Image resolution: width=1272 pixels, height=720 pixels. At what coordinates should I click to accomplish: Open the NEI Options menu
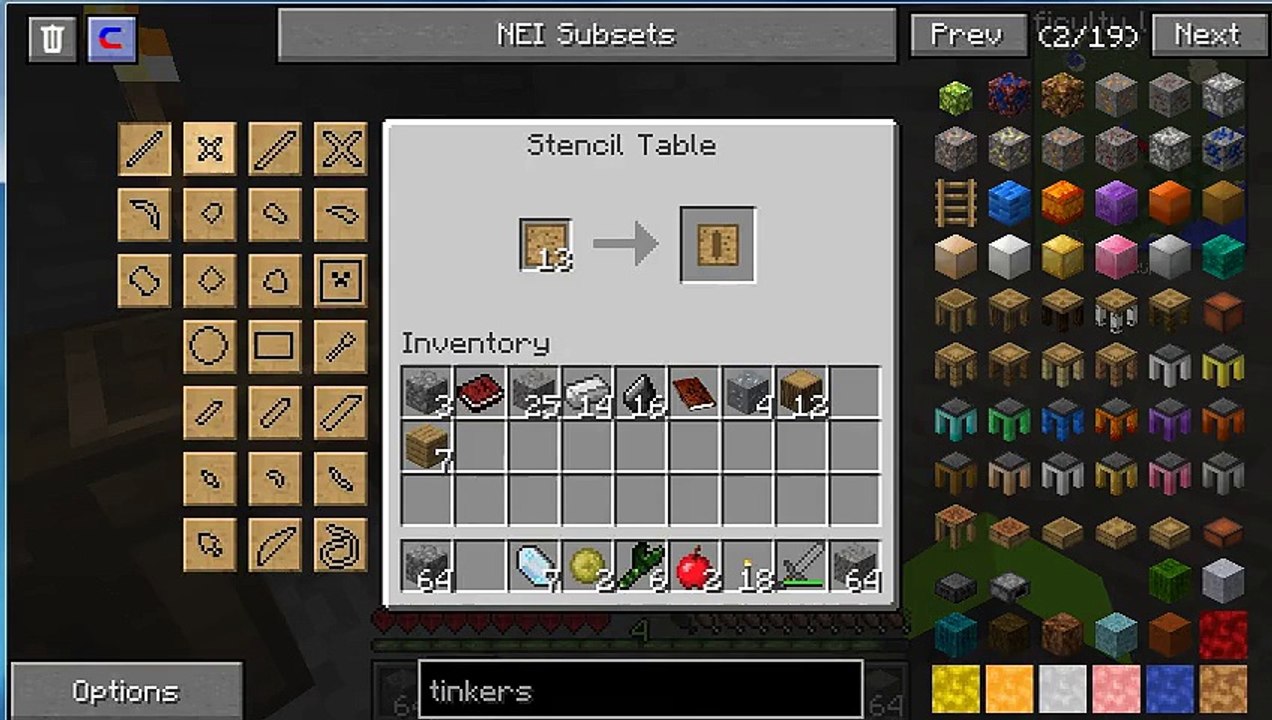pos(126,691)
